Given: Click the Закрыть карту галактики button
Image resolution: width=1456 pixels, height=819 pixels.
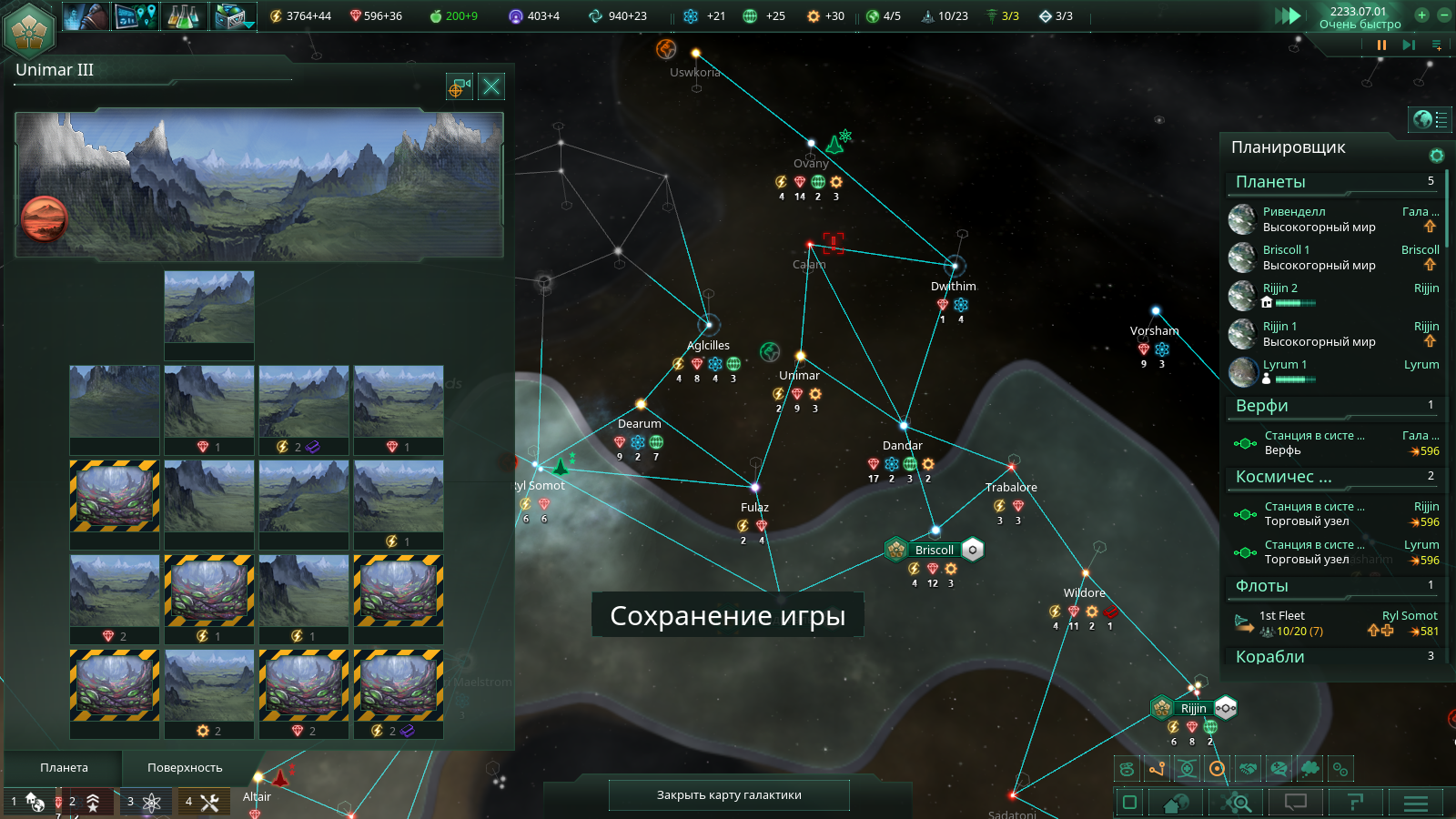Looking at the screenshot, I should [x=729, y=794].
